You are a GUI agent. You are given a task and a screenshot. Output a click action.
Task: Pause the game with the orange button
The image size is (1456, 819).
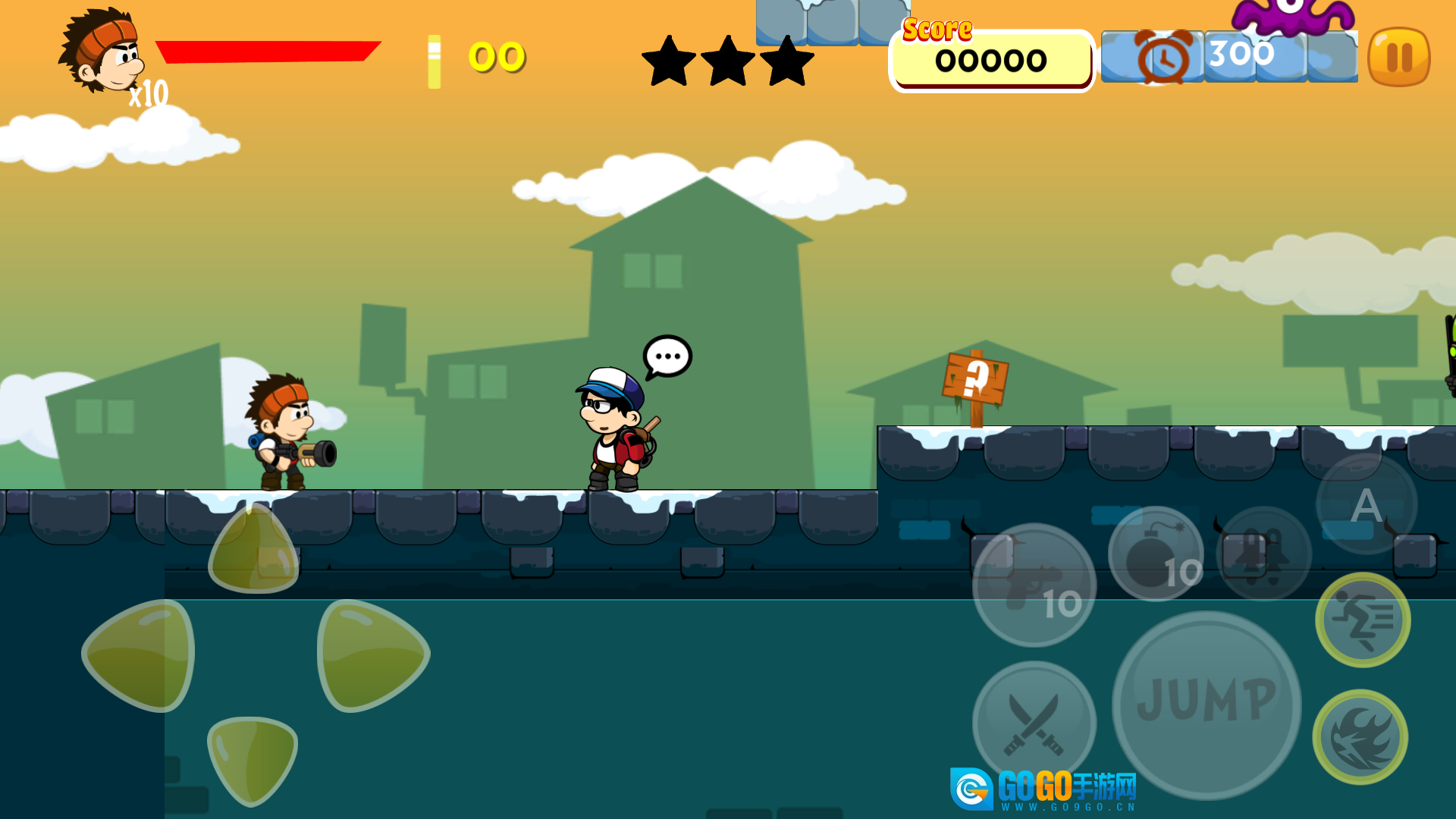[x=1398, y=57]
